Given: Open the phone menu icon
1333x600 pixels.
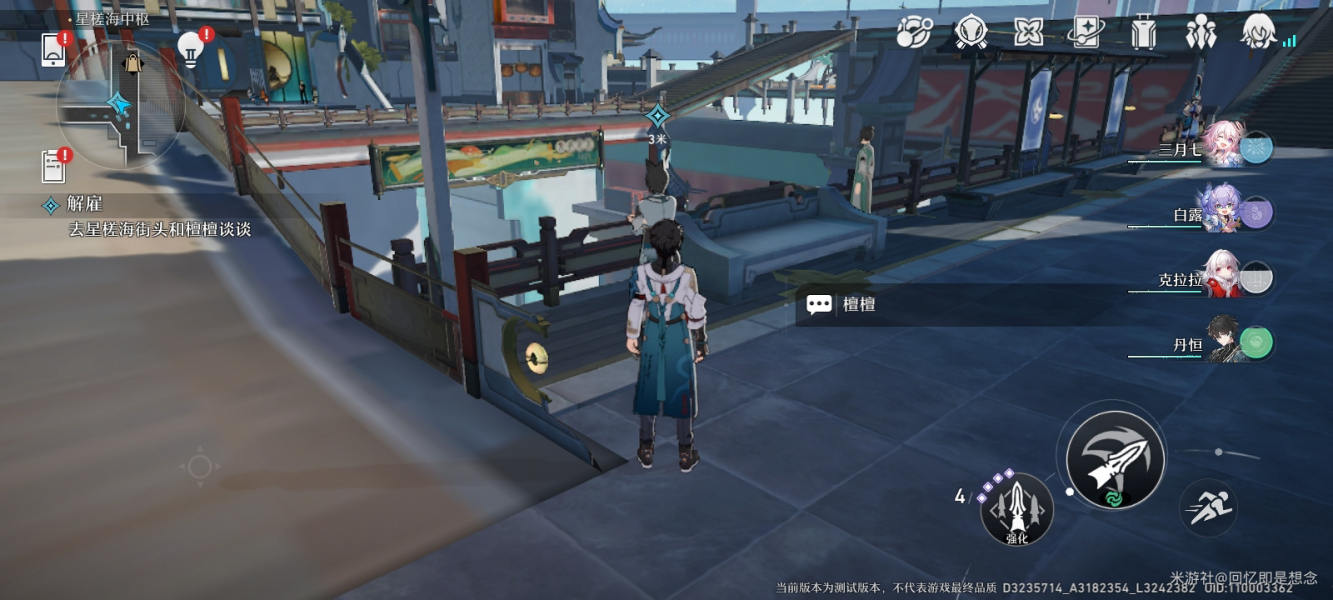Looking at the screenshot, I should (x=53, y=50).
